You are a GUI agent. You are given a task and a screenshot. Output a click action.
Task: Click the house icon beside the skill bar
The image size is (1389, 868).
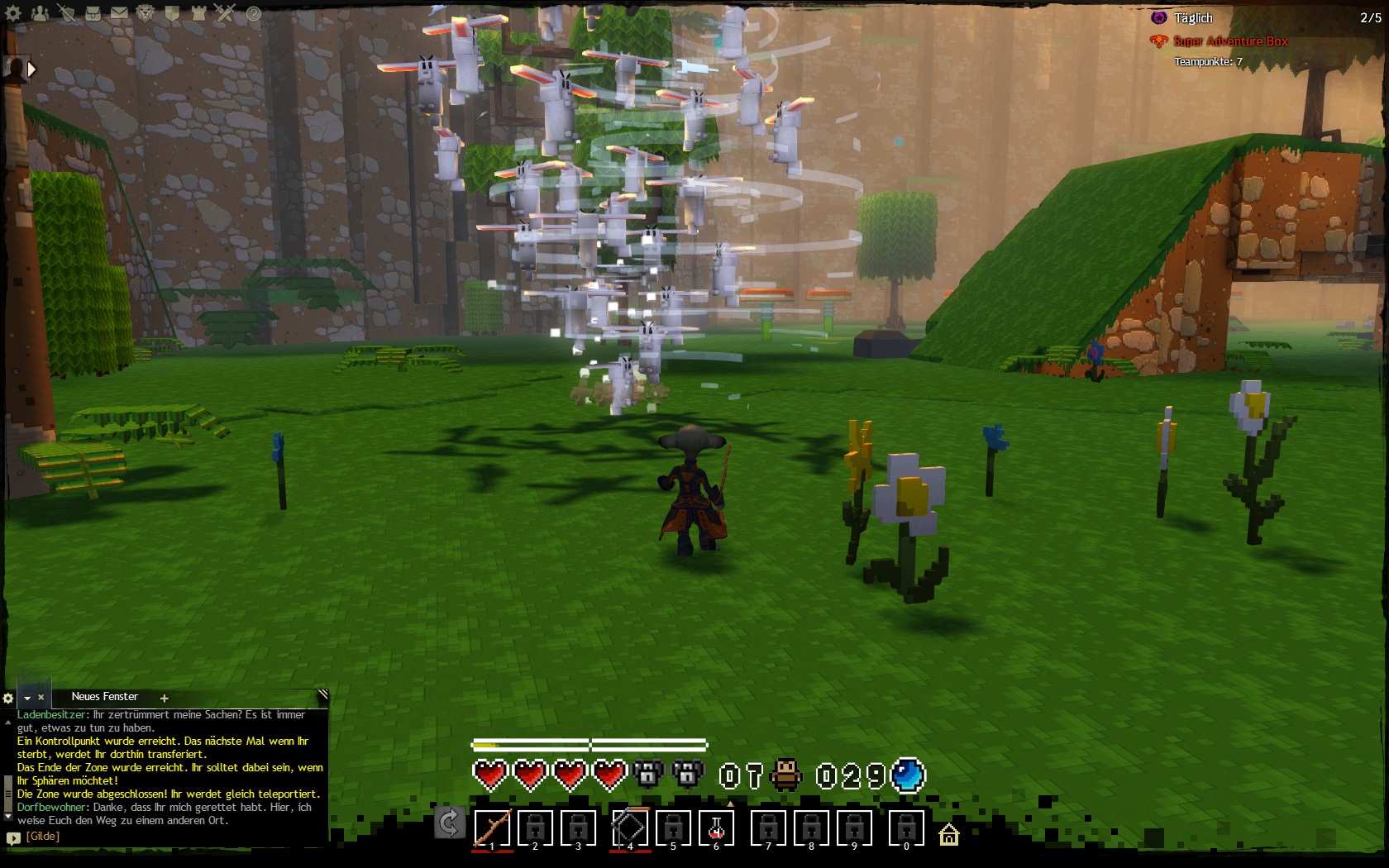tap(949, 836)
